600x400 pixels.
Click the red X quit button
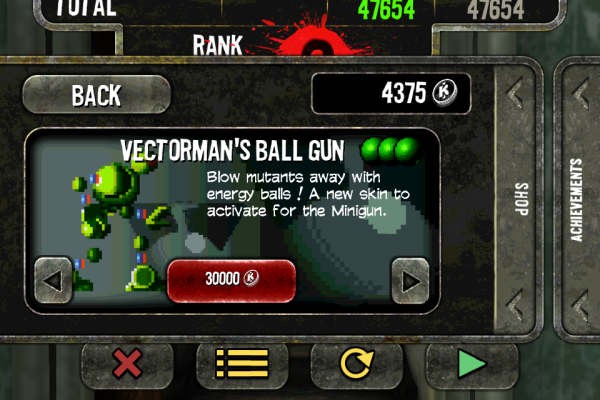click(x=127, y=365)
